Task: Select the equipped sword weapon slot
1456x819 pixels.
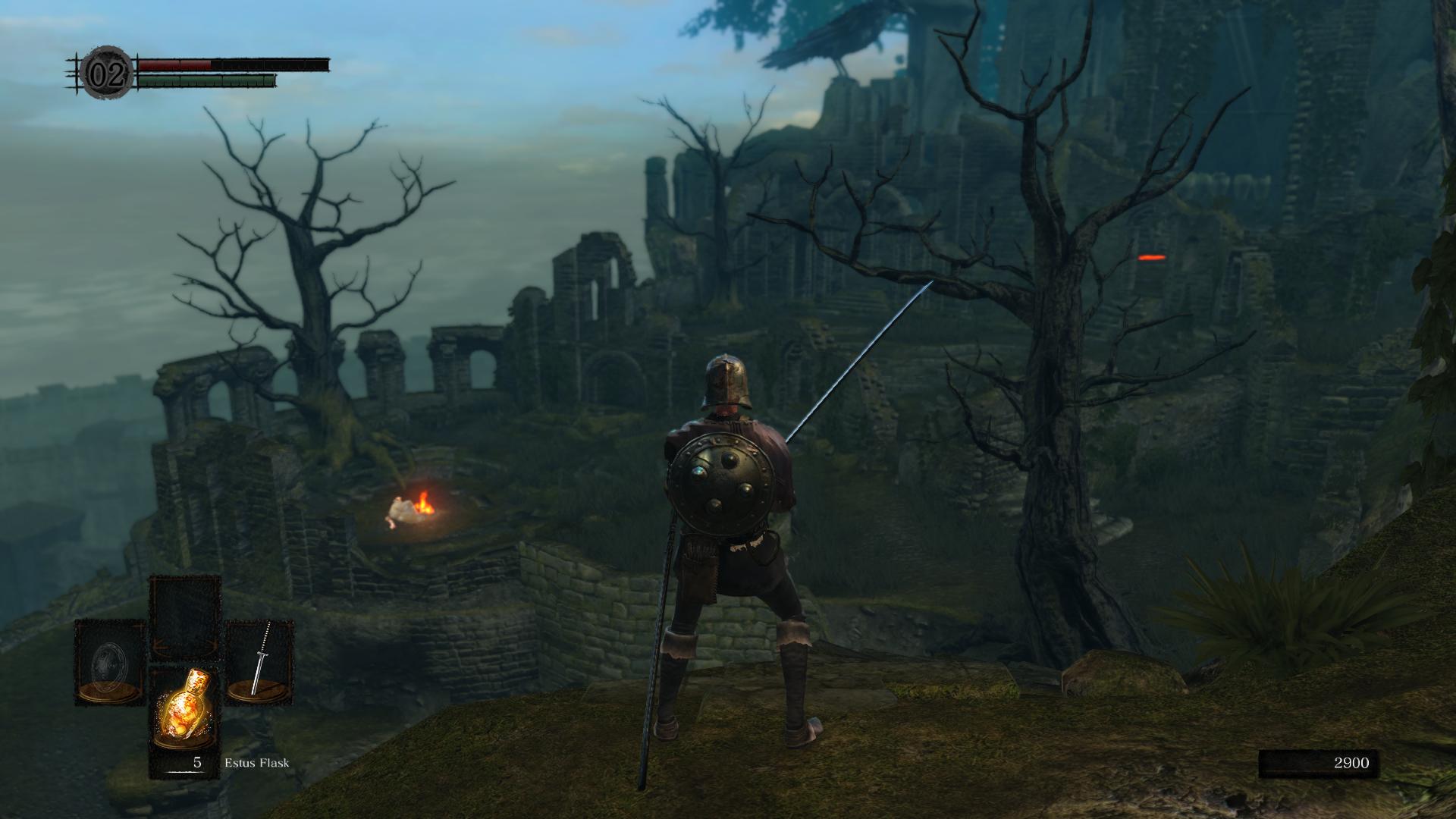Action: 259,660
